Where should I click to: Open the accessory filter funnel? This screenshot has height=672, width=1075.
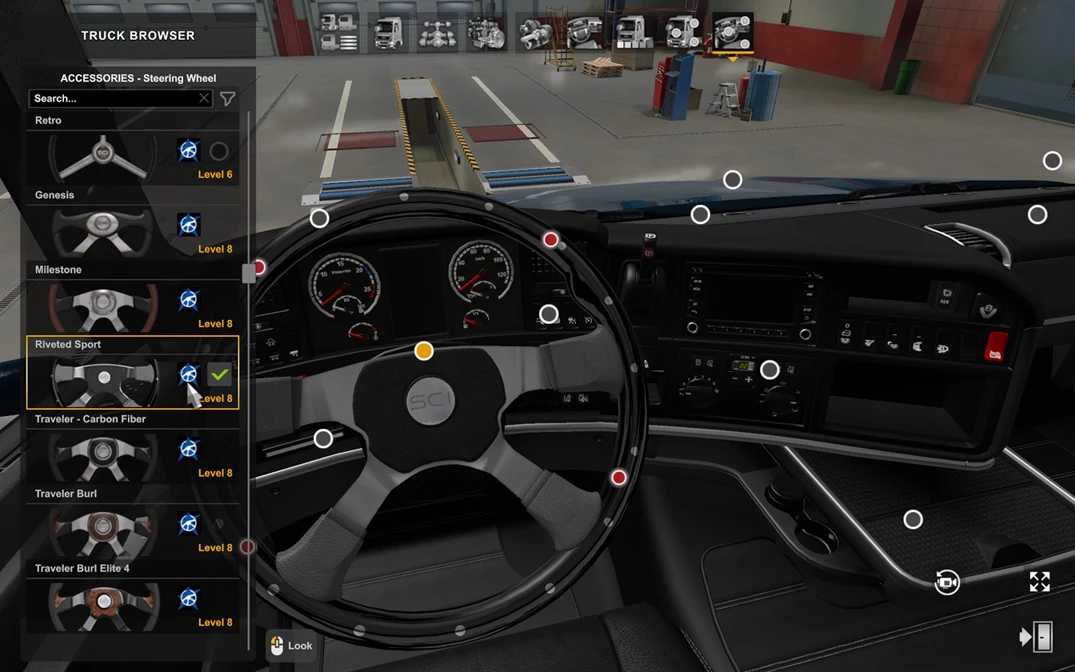(228, 98)
